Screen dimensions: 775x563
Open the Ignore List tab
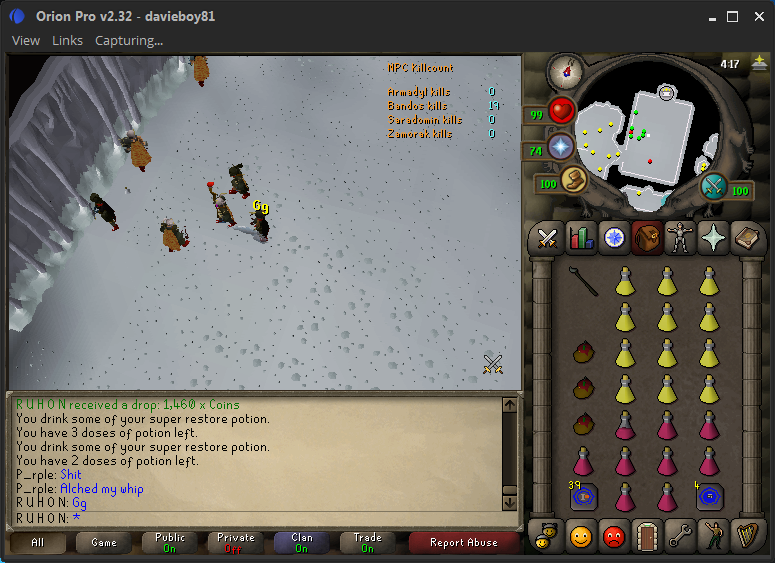tap(613, 535)
